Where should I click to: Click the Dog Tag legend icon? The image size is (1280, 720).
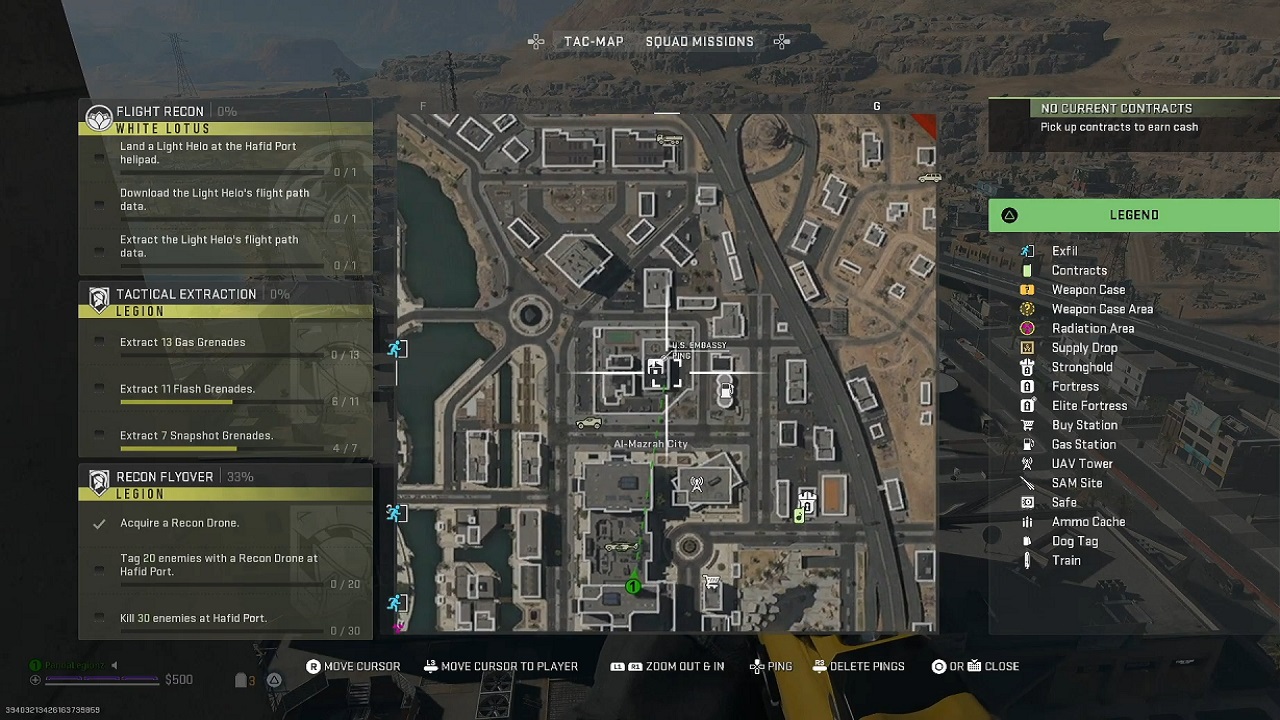pos(1027,541)
